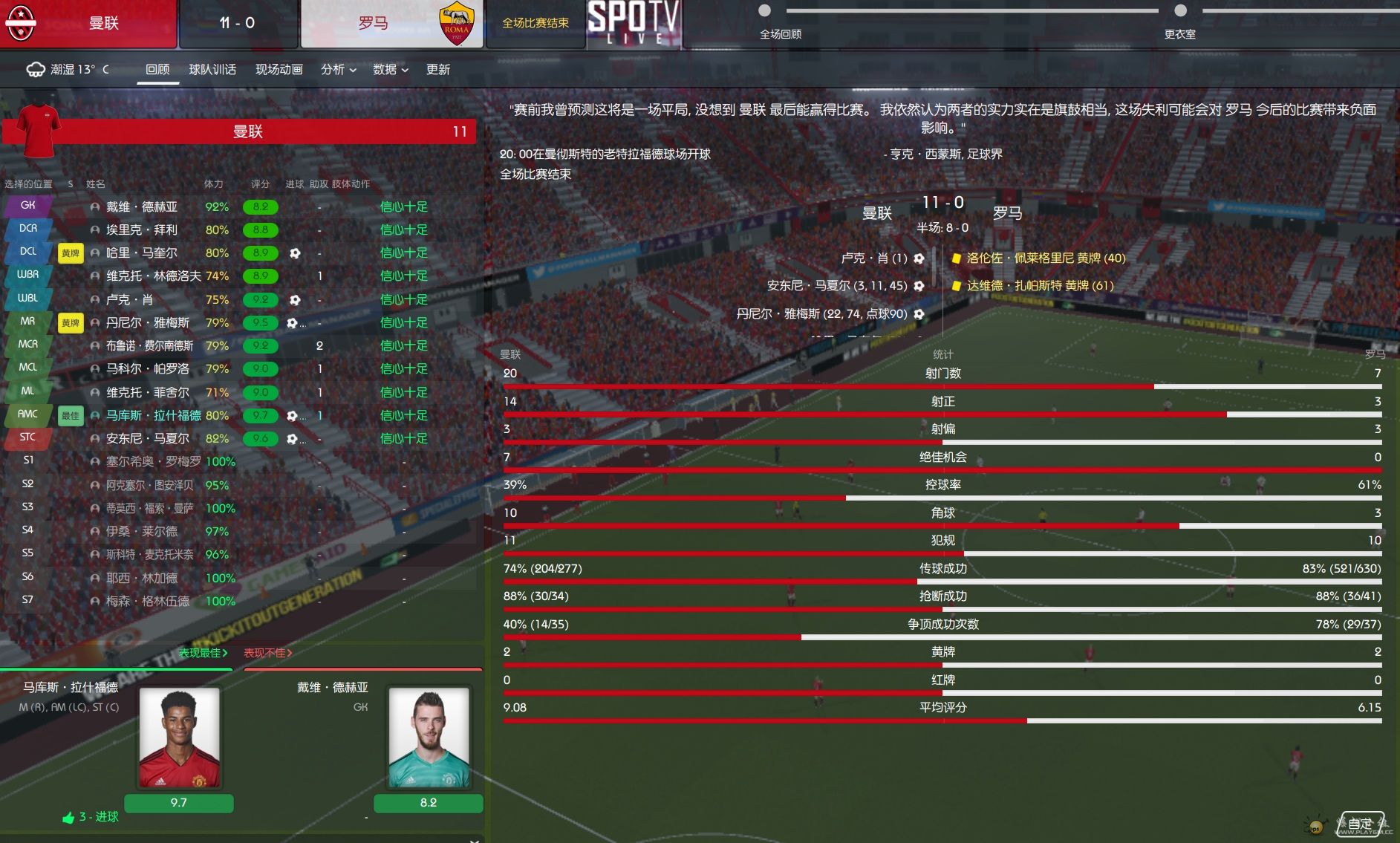1400x843 pixels.
Task: Pick substitute 塞尔希奥·罗梅罗
Action: click(x=153, y=462)
